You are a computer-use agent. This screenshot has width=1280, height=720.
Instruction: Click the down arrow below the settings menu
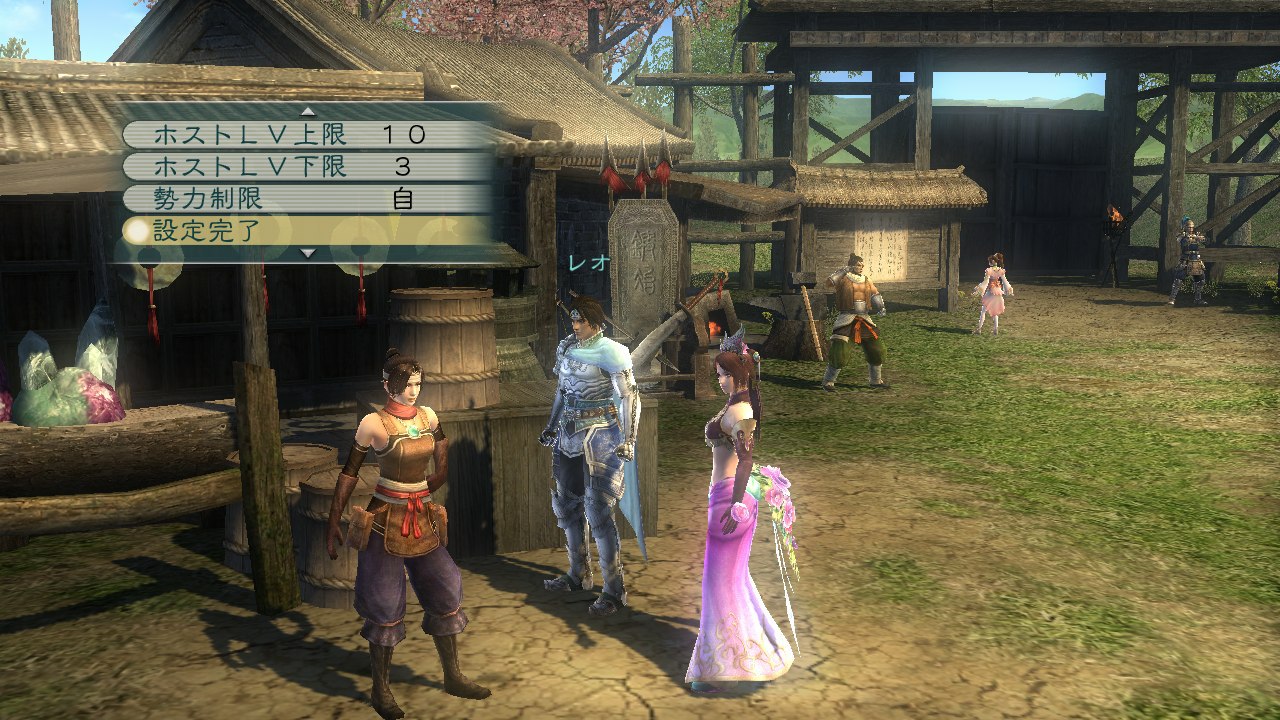(311, 253)
